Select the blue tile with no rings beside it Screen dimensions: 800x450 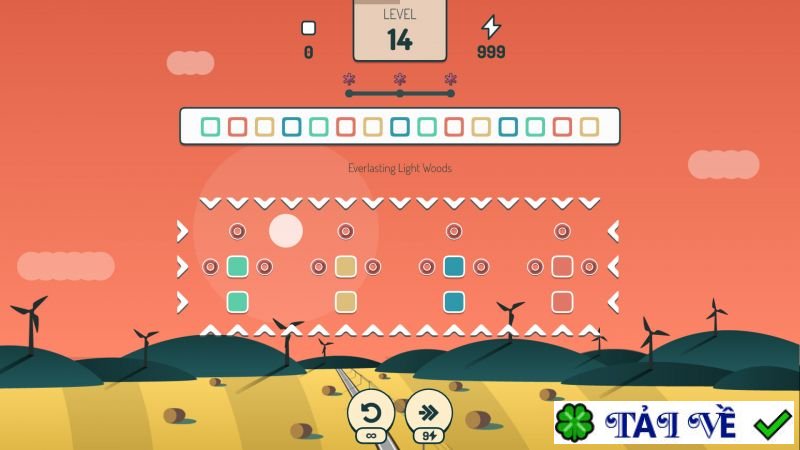pos(454,301)
